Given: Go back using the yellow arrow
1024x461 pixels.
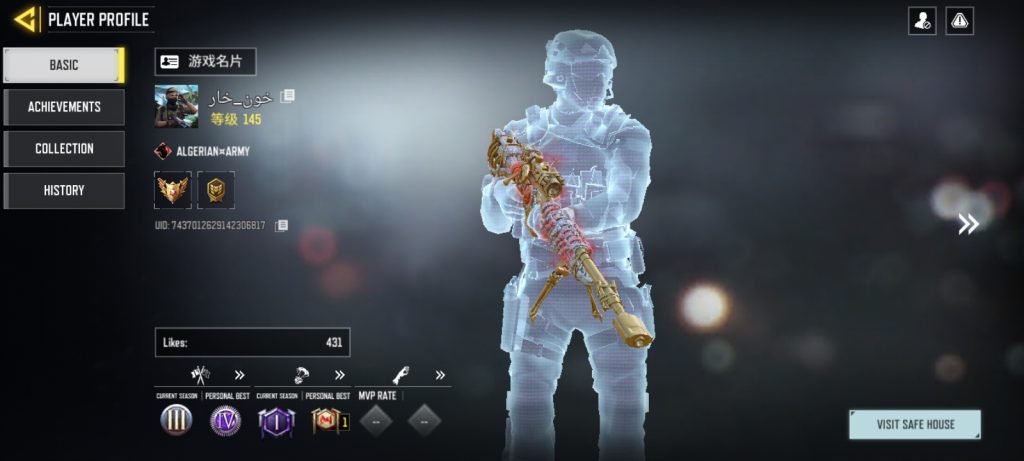Looking at the screenshot, I should pyautogui.click(x=25, y=19).
